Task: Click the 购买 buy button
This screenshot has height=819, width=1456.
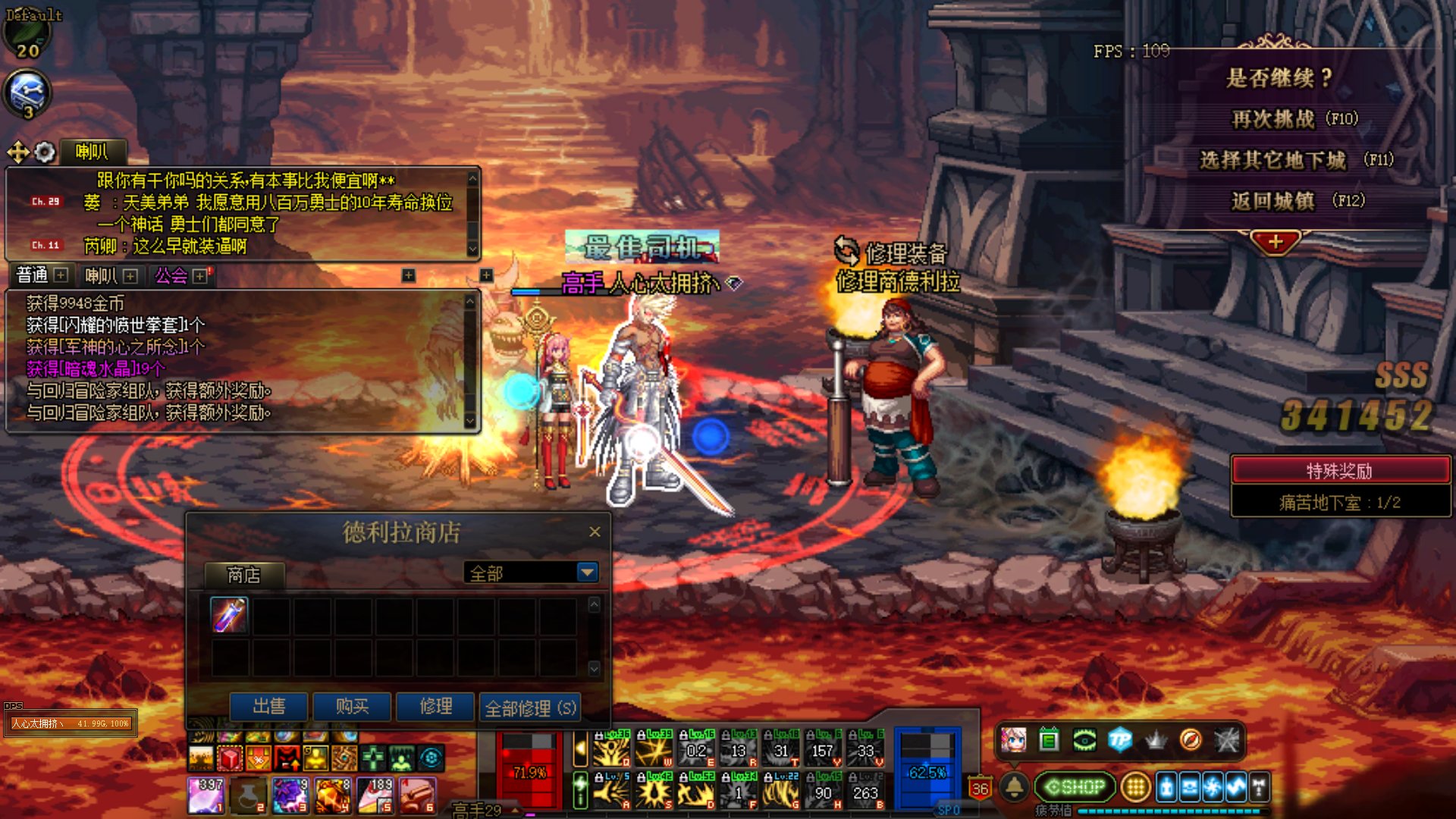Action: (352, 707)
